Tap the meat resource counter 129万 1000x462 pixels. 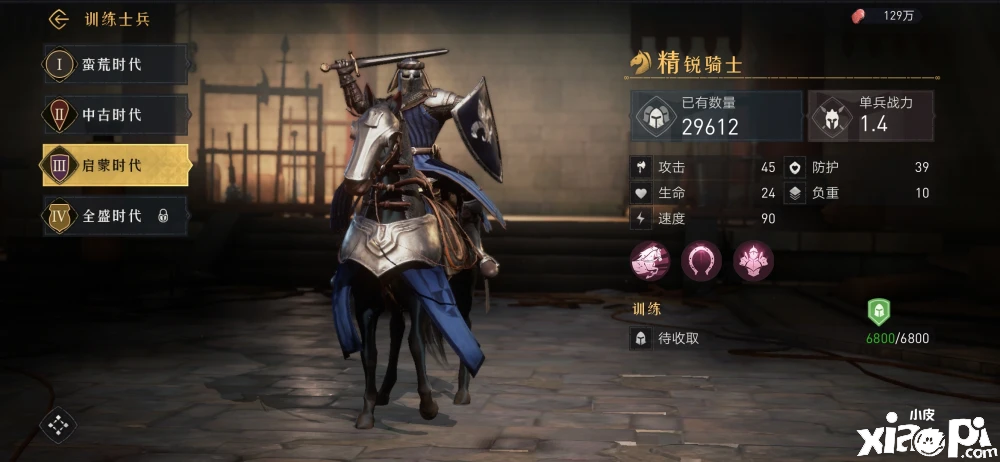point(885,16)
